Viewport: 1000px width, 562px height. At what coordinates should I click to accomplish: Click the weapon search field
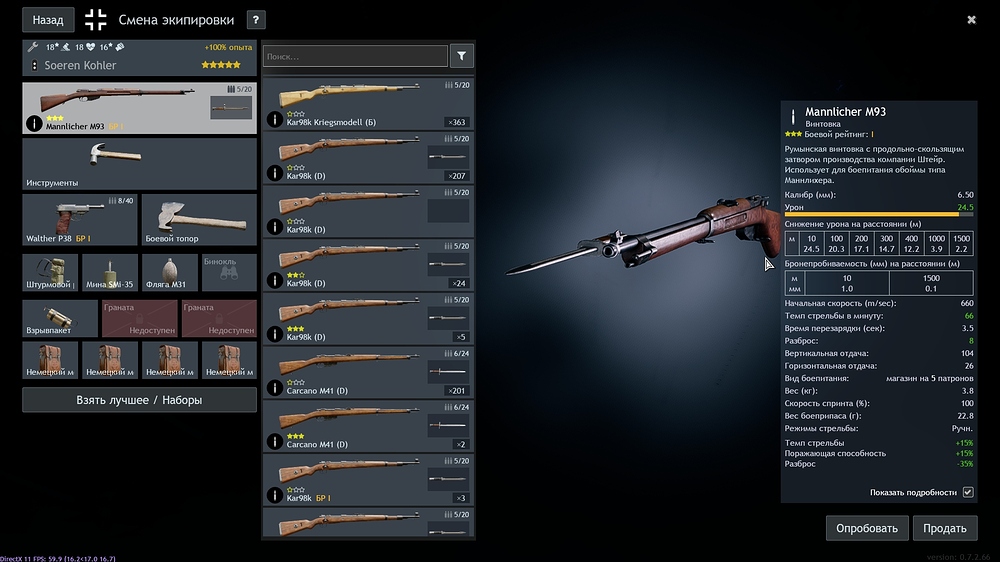[x=355, y=57]
